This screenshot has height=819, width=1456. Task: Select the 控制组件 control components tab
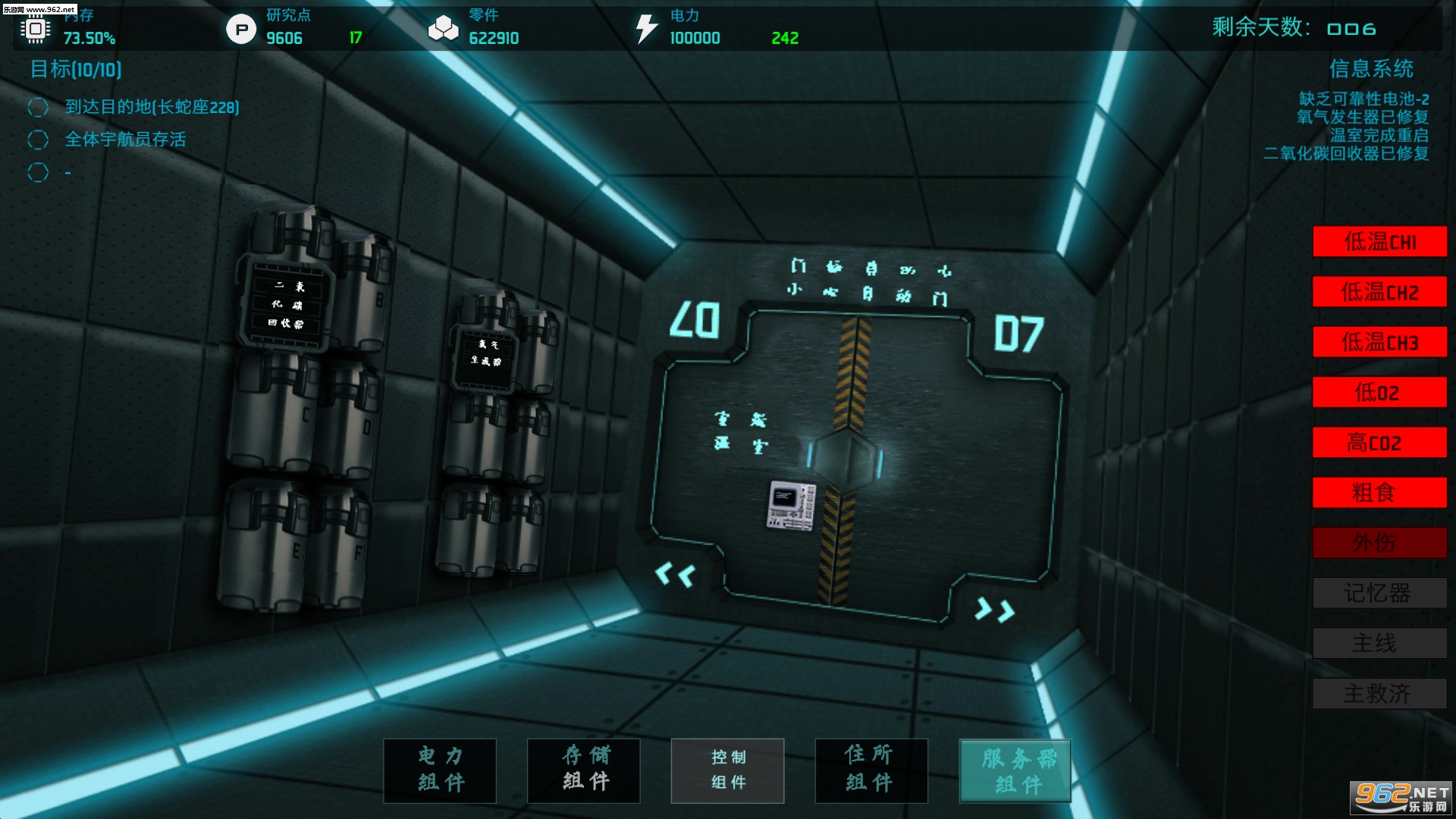click(727, 770)
